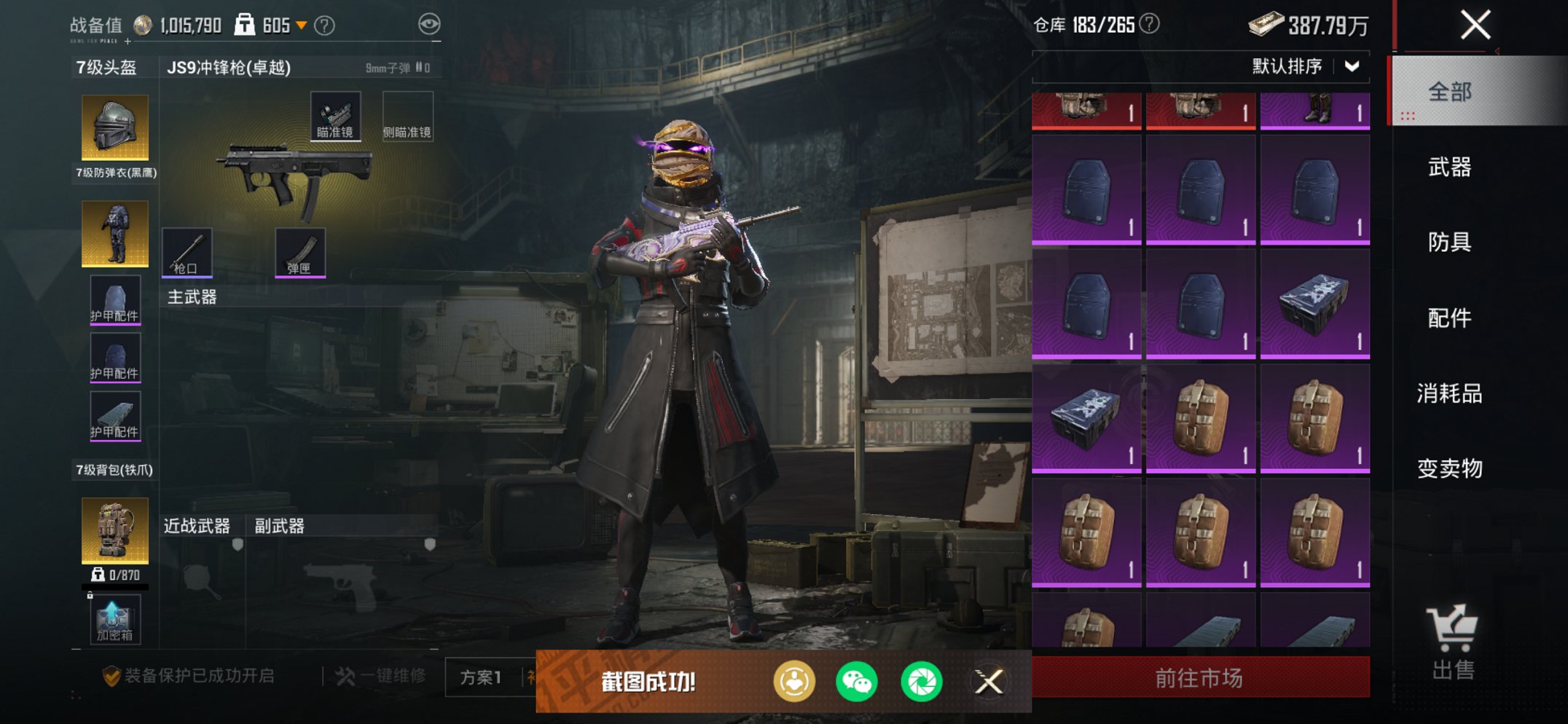
Task: Close the warehouse screen
Action: click(x=1475, y=25)
